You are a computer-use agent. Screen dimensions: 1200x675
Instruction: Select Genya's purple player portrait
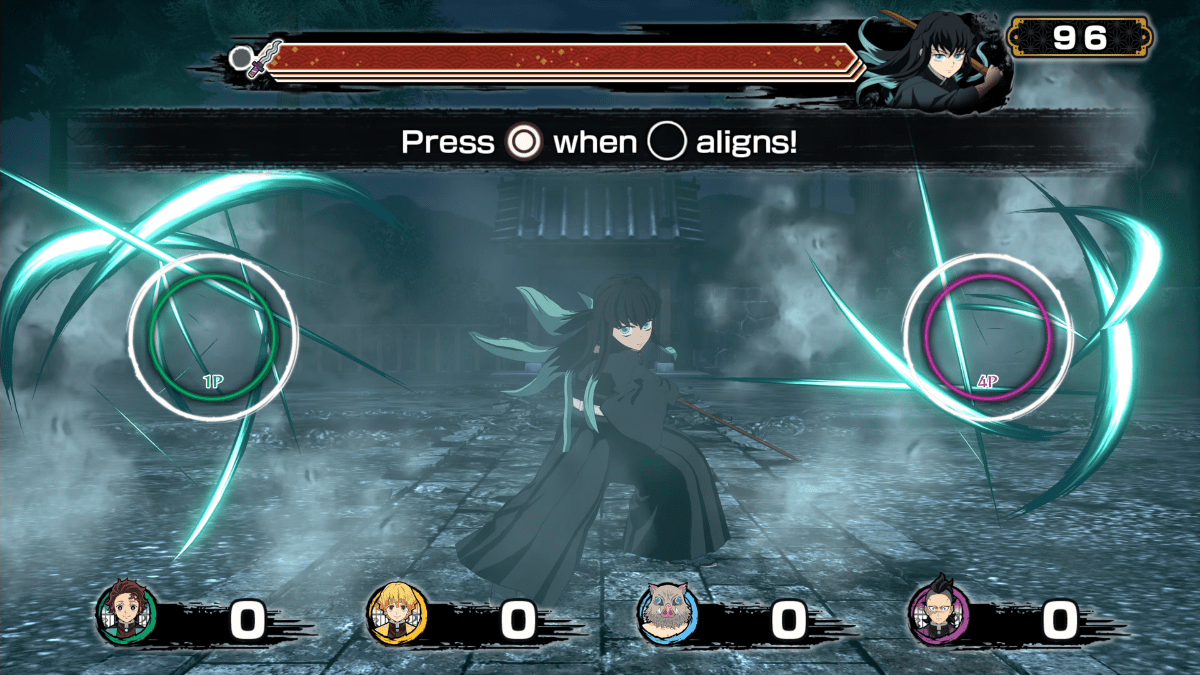click(939, 613)
